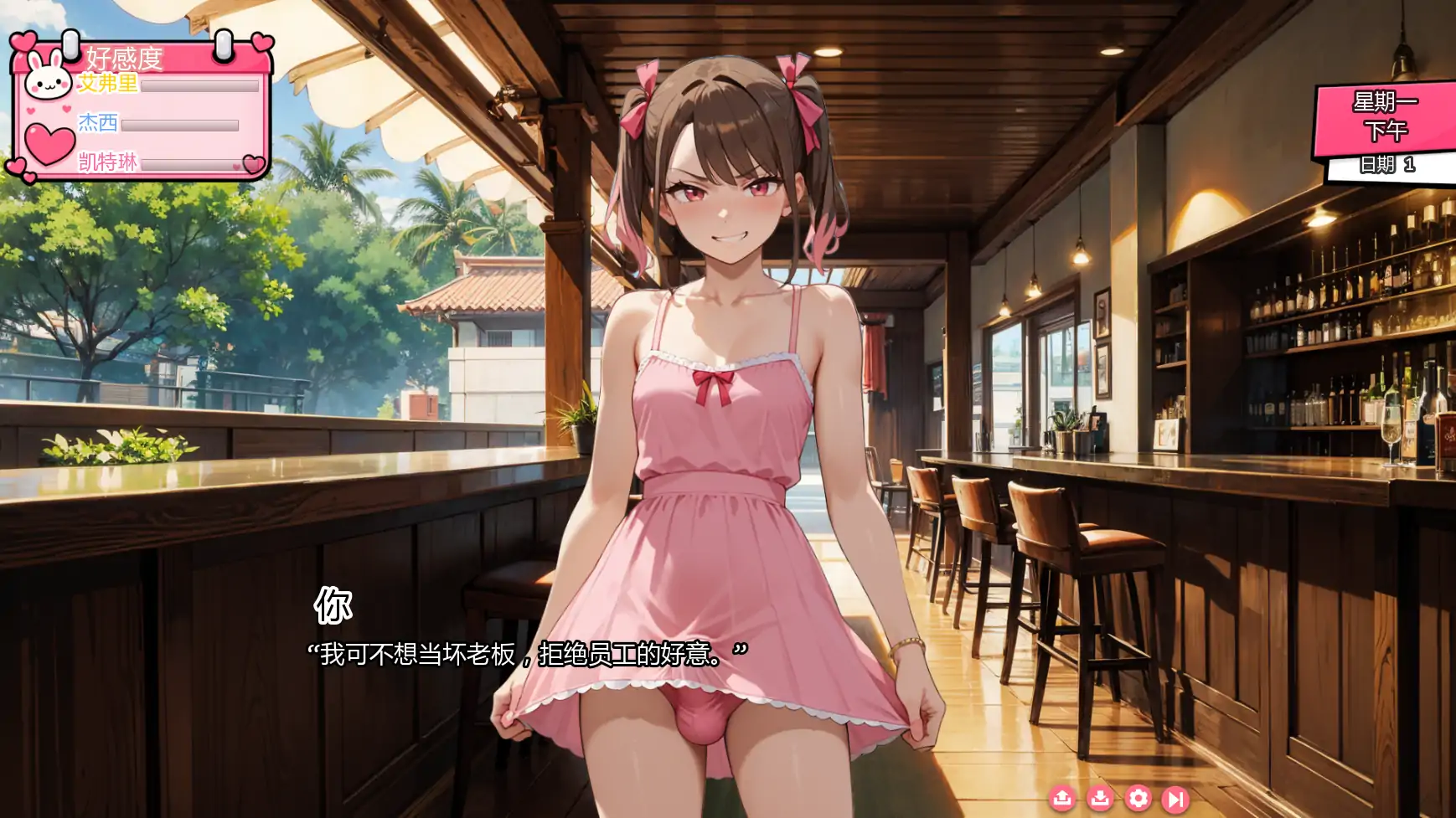Click the yellow name 艾弗里
Image resolution: width=1456 pixels, height=818 pixels.
tap(106, 83)
